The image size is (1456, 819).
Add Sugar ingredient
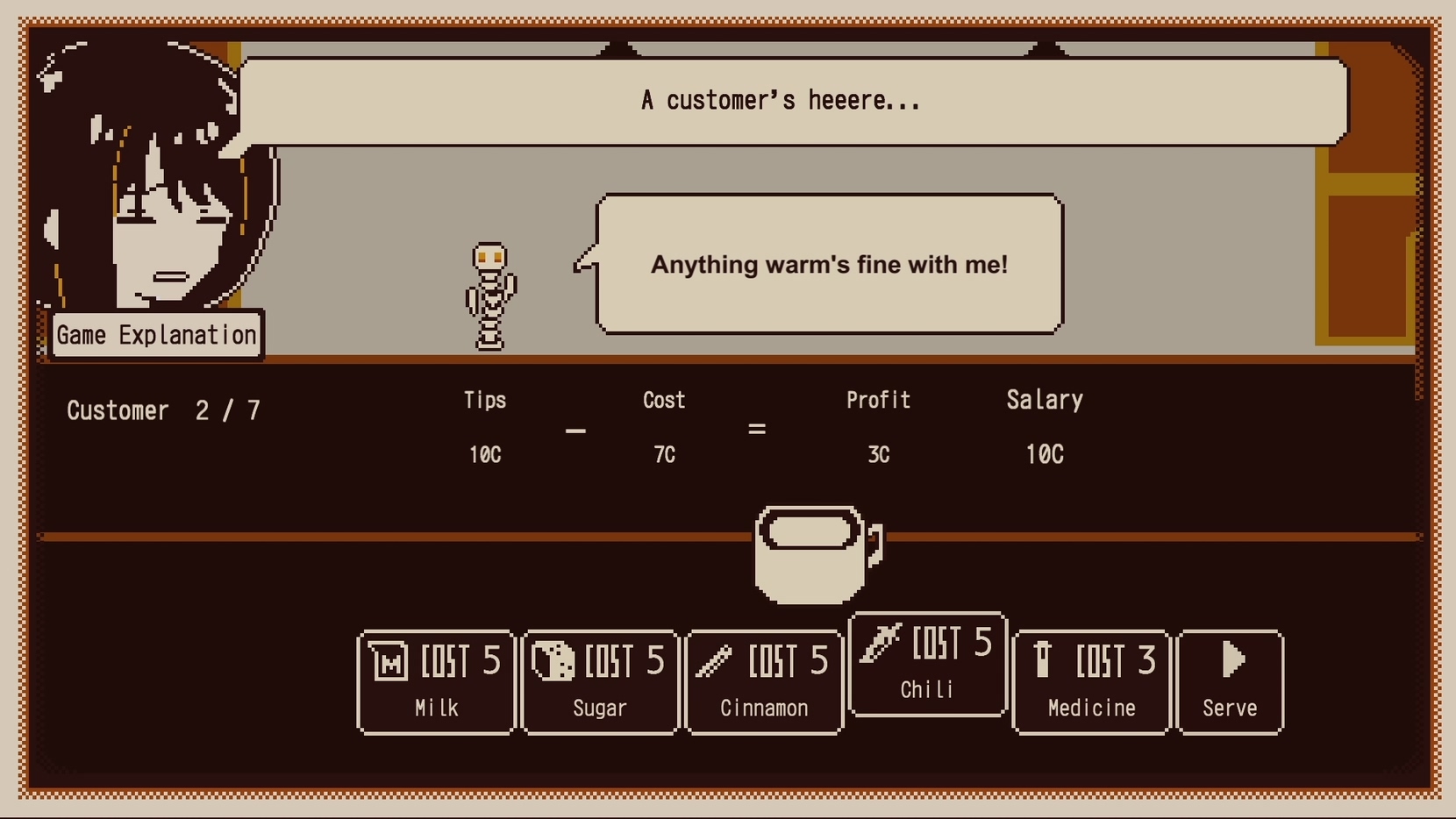coord(600,681)
